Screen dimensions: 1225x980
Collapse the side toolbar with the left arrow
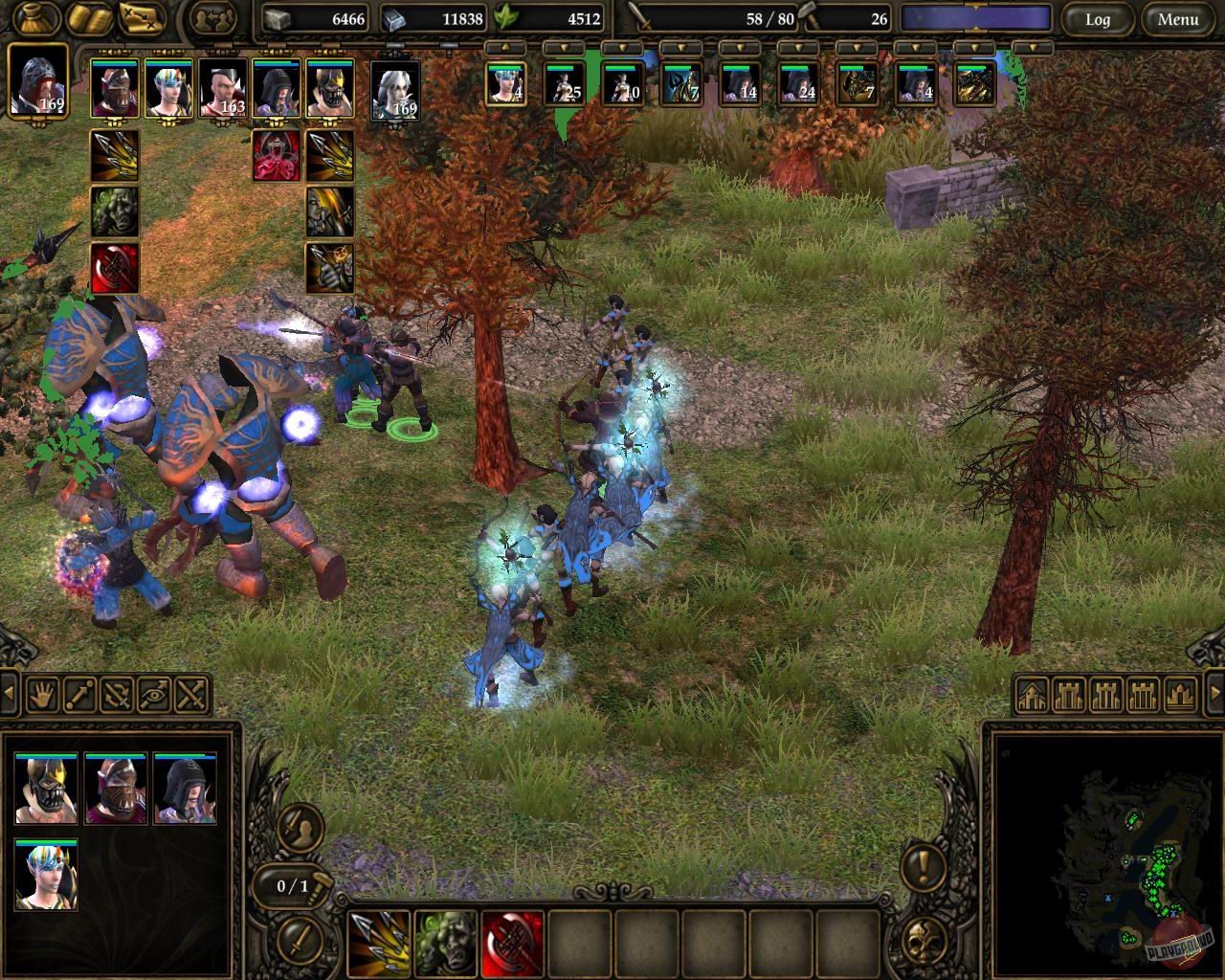point(8,695)
